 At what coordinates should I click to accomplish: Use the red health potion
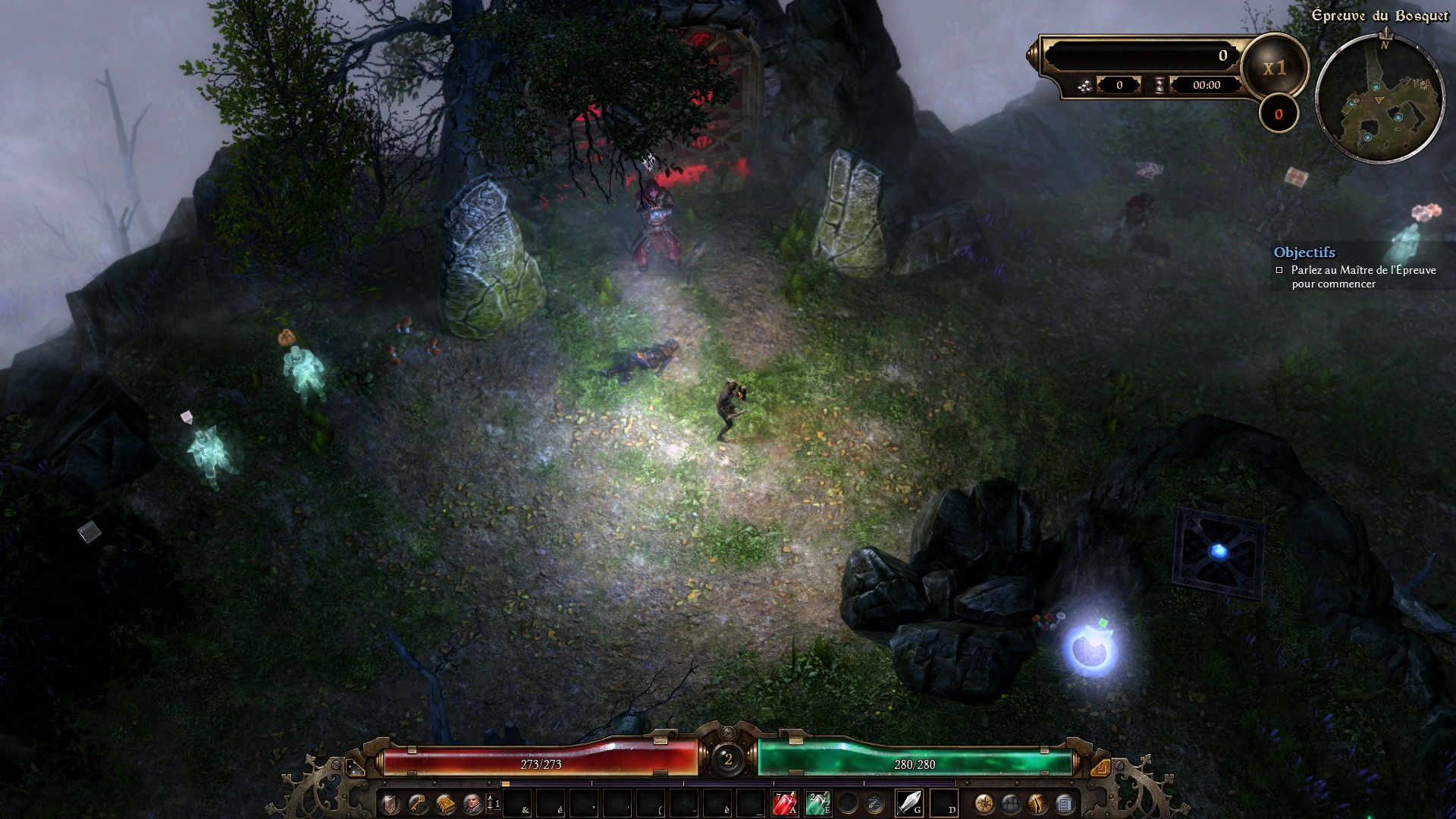pos(784,803)
